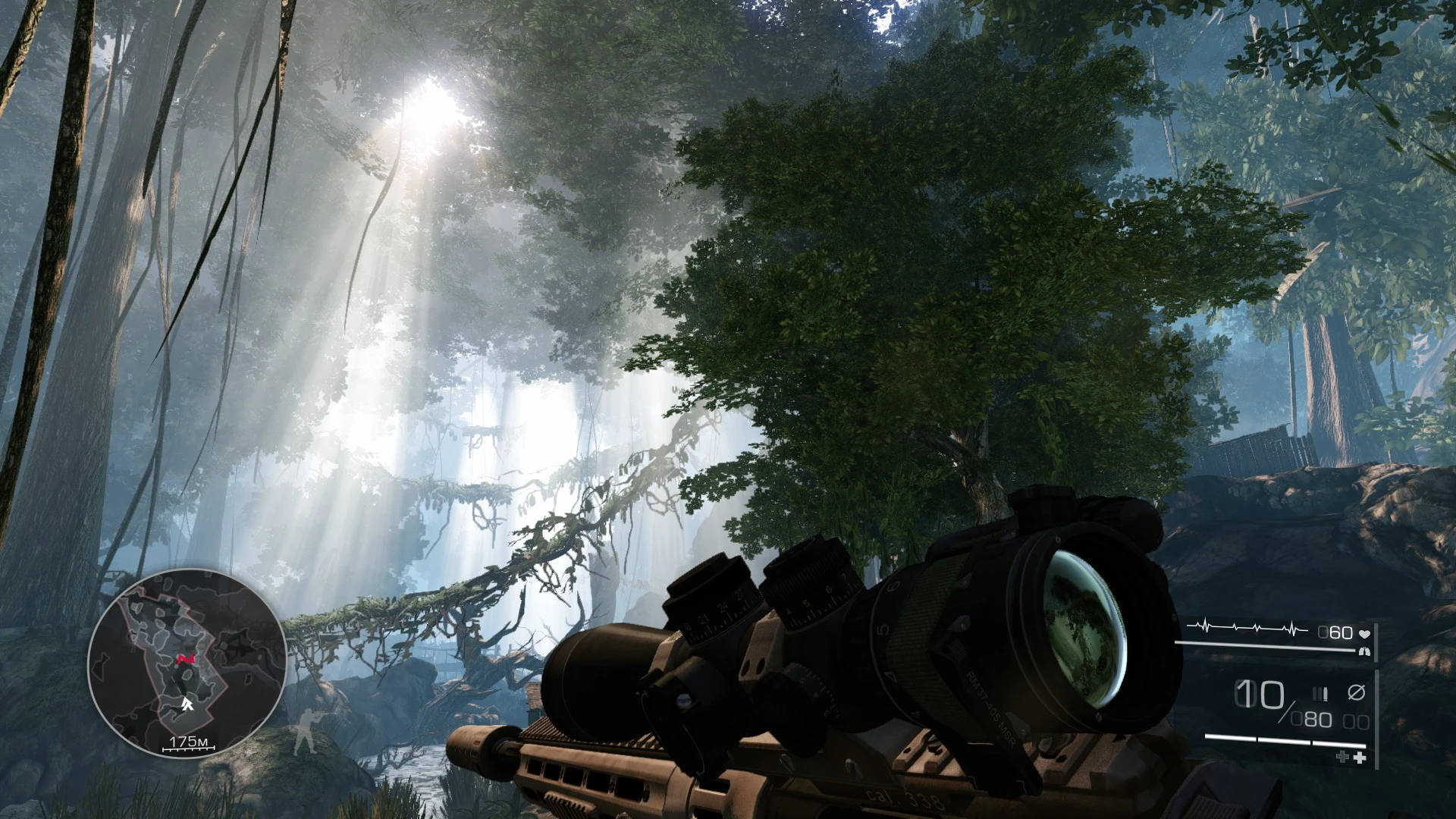
Task: Click the bullet magazine icon near ammo count
Action: [x=1320, y=694]
